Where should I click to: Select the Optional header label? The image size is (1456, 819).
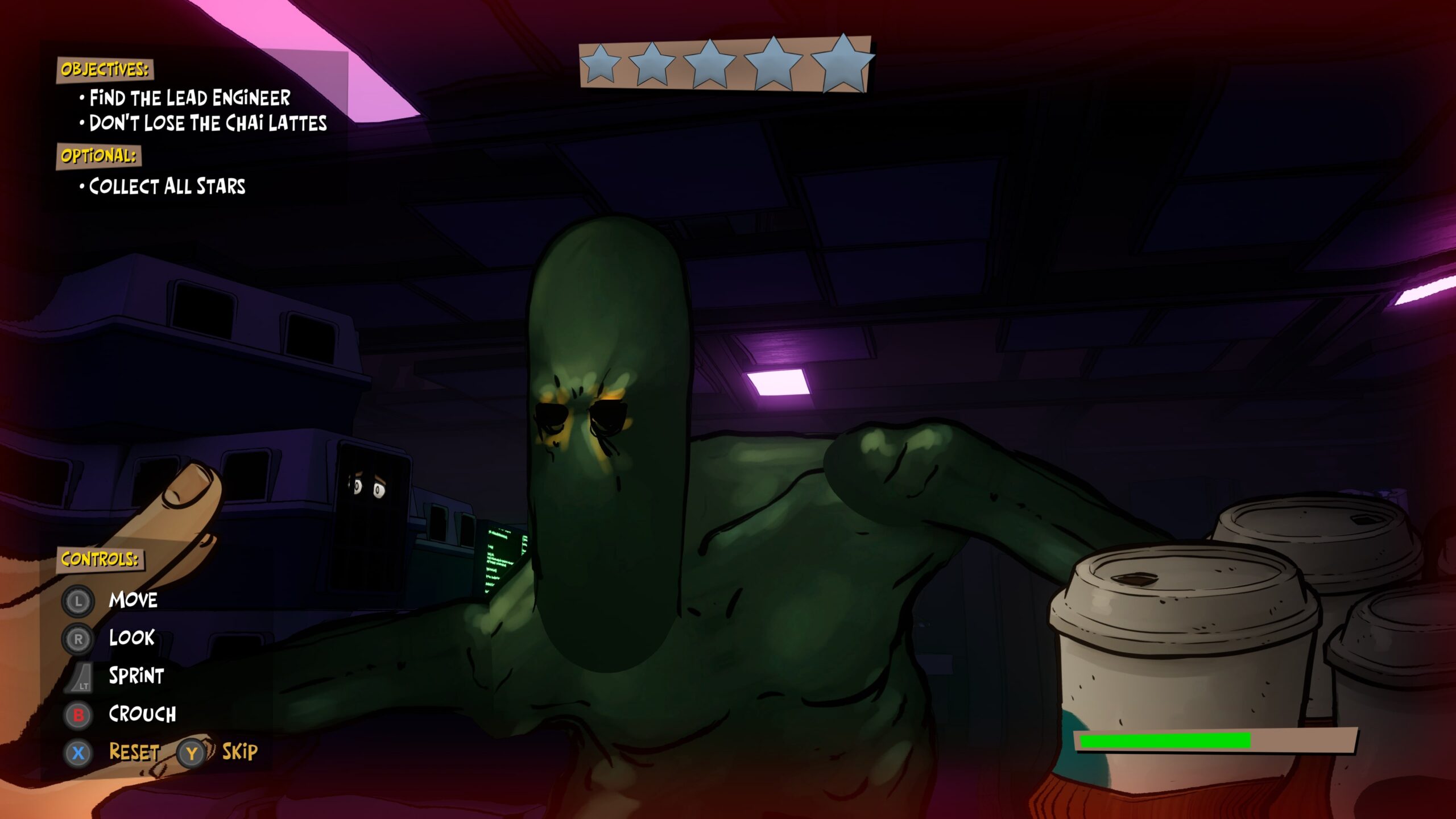click(99, 156)
